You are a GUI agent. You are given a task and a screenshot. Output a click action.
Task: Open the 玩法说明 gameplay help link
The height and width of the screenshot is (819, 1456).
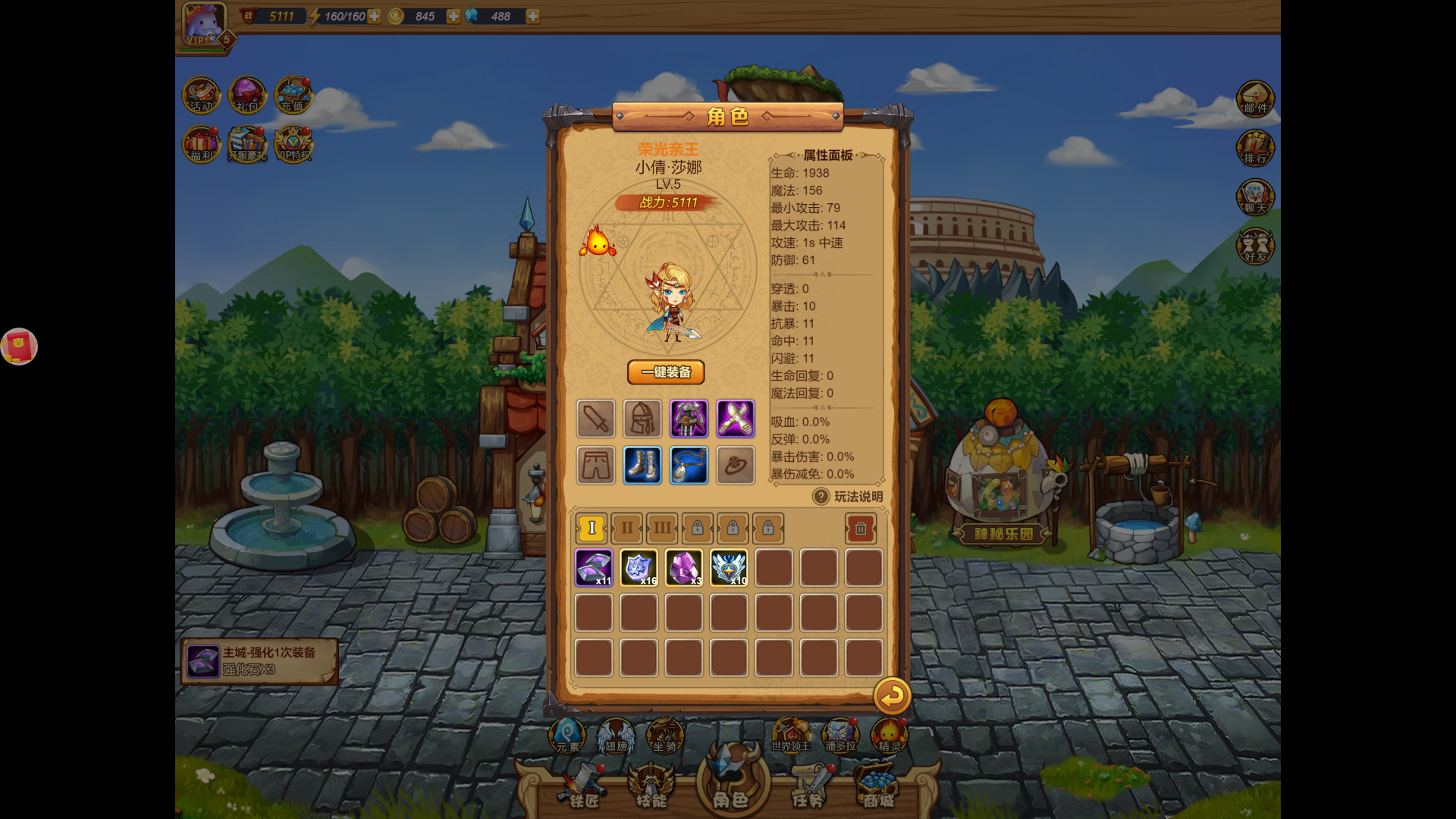pyautogui.click(x=846, y=495)
